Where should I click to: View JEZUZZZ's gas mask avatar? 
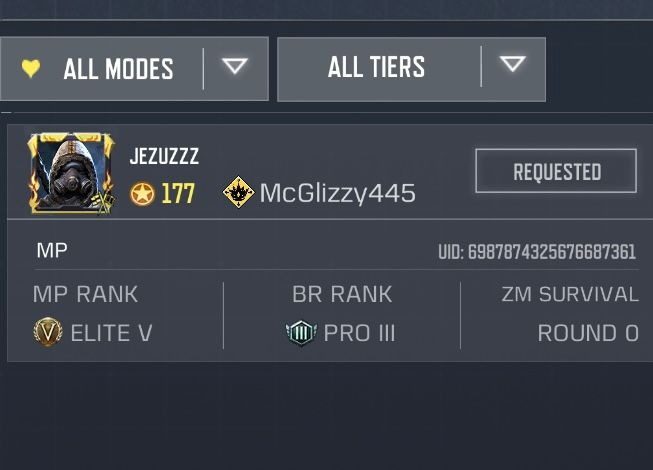click(70, 172)
